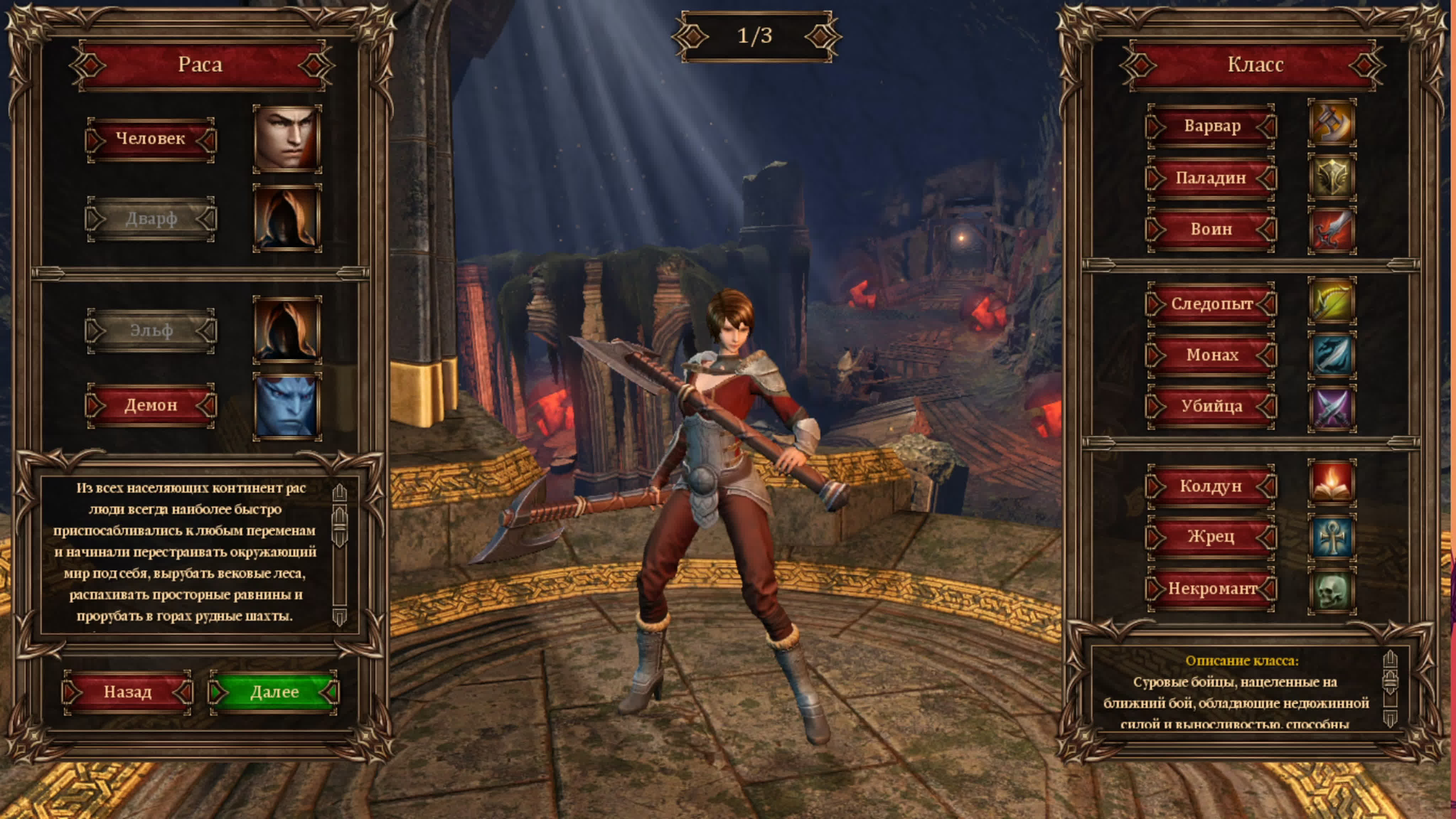Pick the Некромант class
This screenshot has height=819, width=1456.
(x=1211, y=588)
